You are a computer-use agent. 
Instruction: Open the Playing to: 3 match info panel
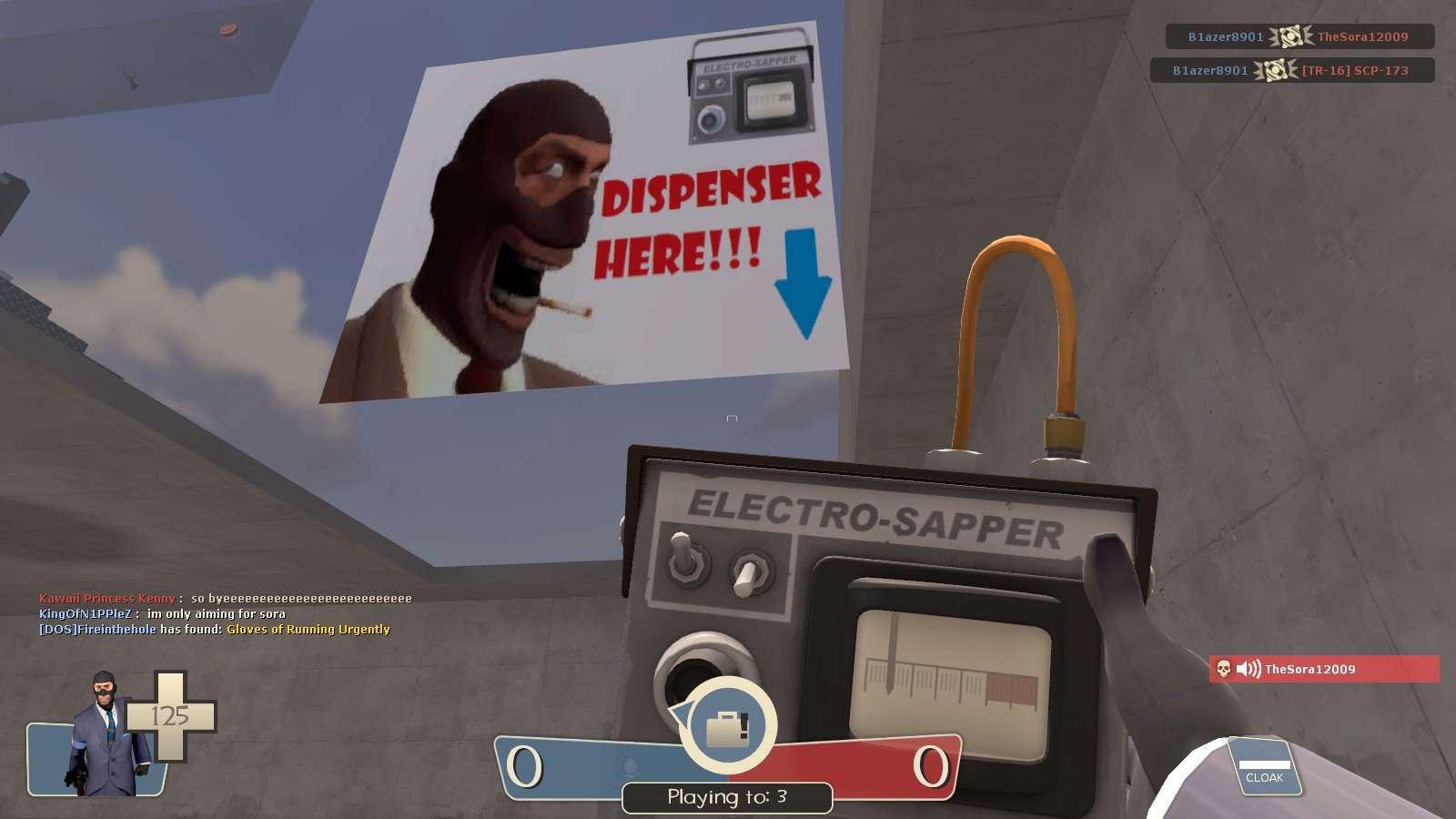(728, 796)
